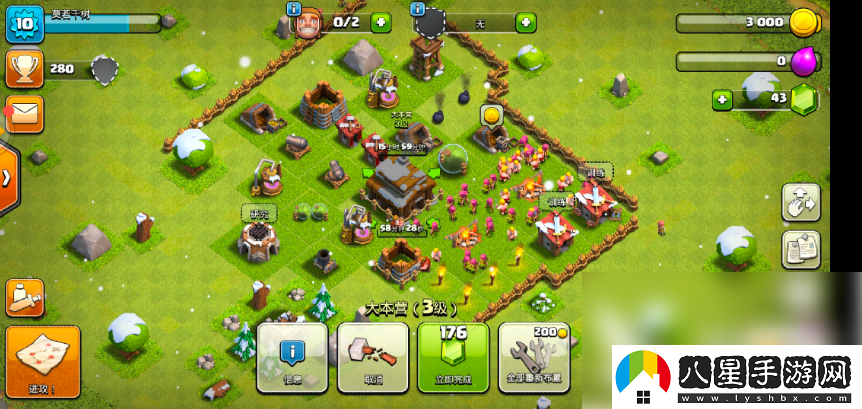Open the mail inbox envelope
Viewport: 862px width, 409px height.
click(x=24, y=113)
